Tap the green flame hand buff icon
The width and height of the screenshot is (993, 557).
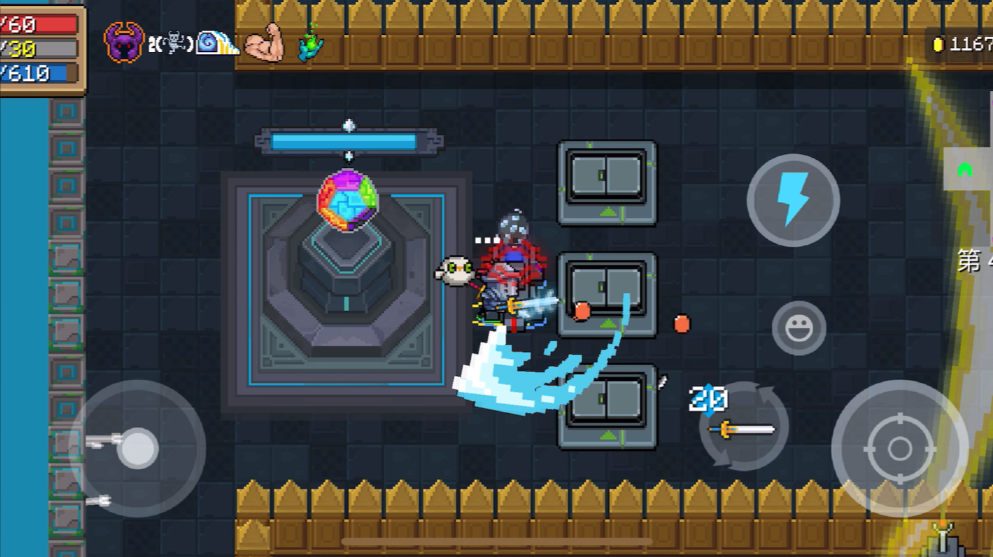click(312, 43)
